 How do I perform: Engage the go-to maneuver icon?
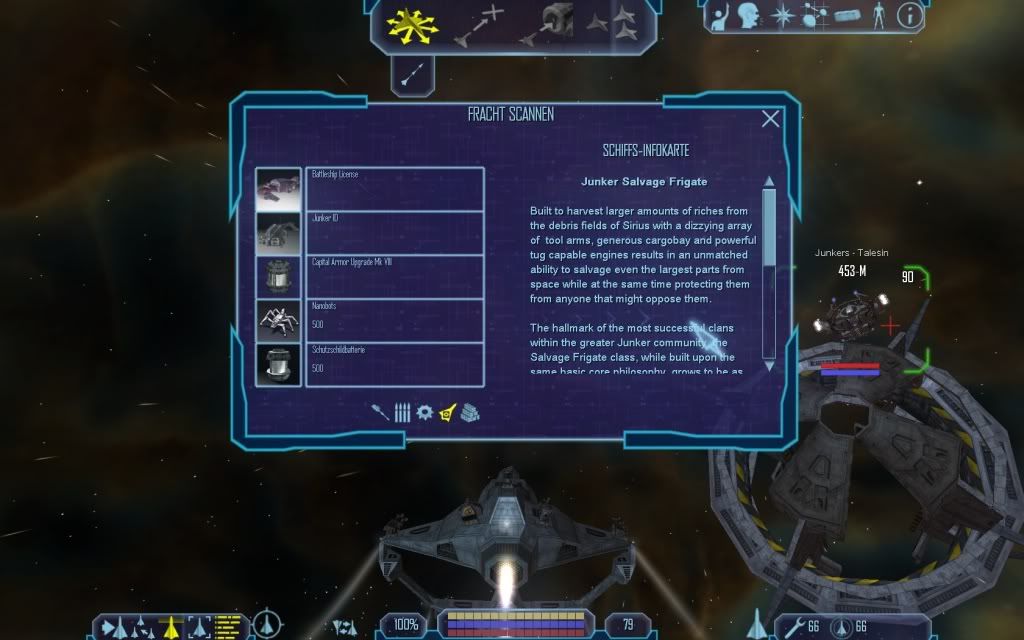point(477,25)
